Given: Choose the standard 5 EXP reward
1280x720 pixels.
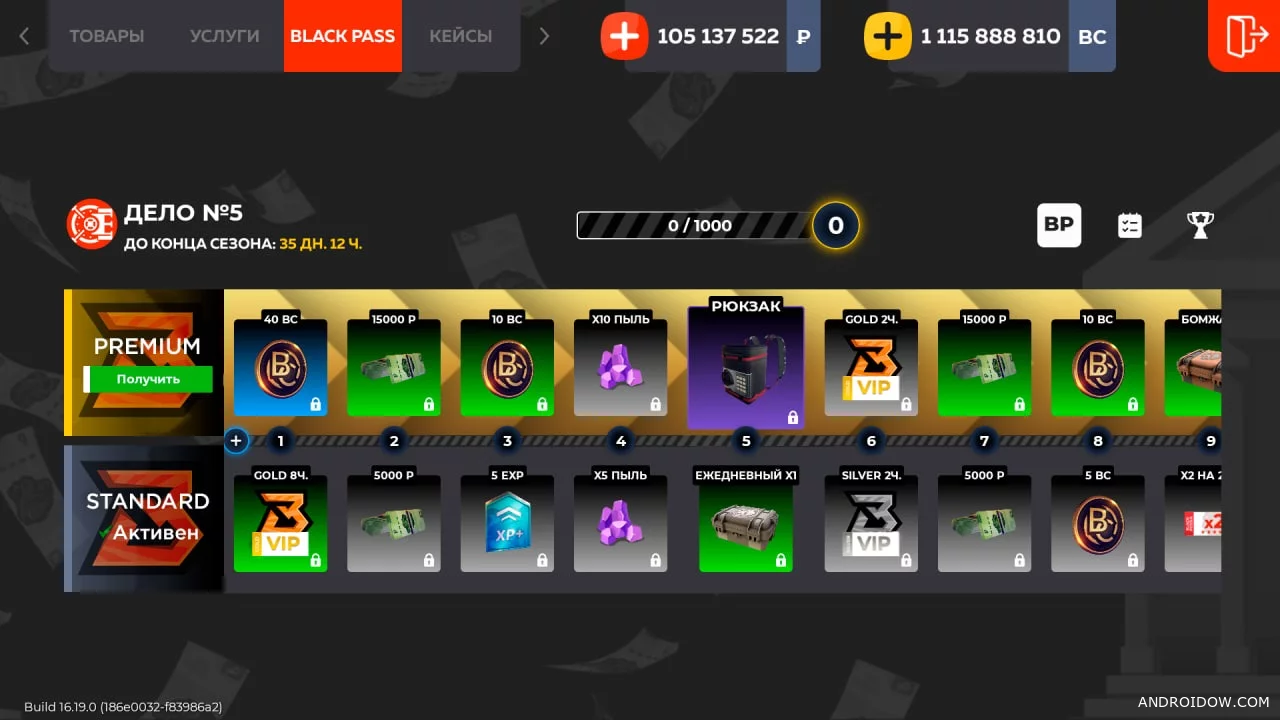Looking at the screenshot, I should pos(507,523).
